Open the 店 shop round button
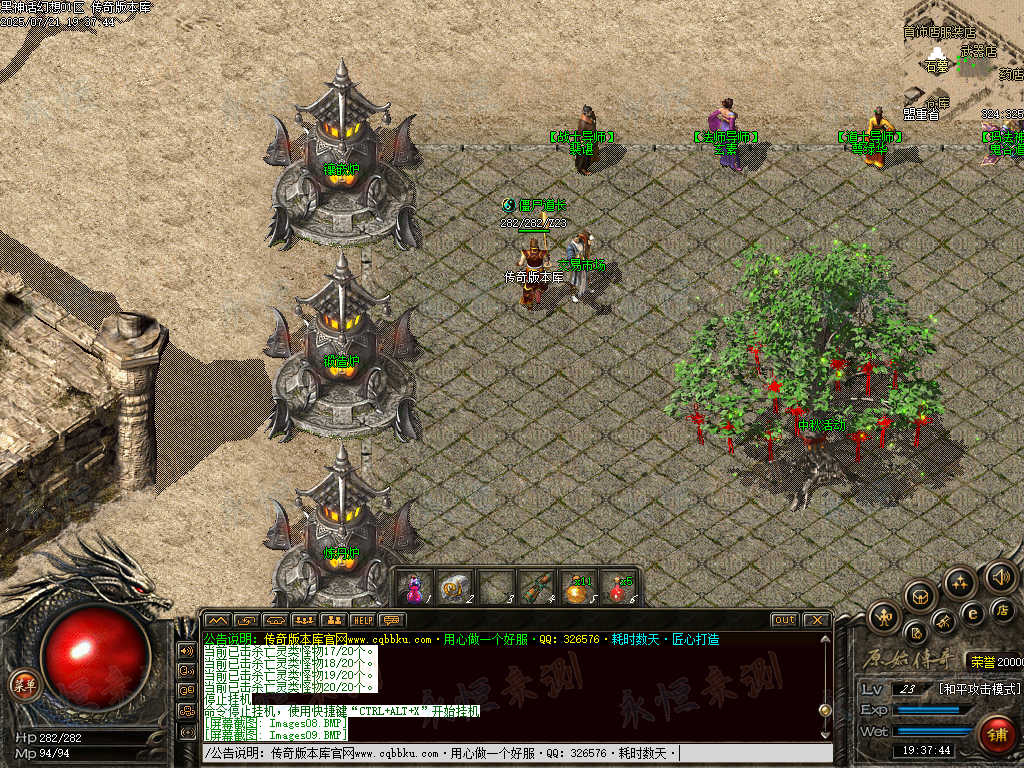1024x768 pixels. pos(1003,610)
